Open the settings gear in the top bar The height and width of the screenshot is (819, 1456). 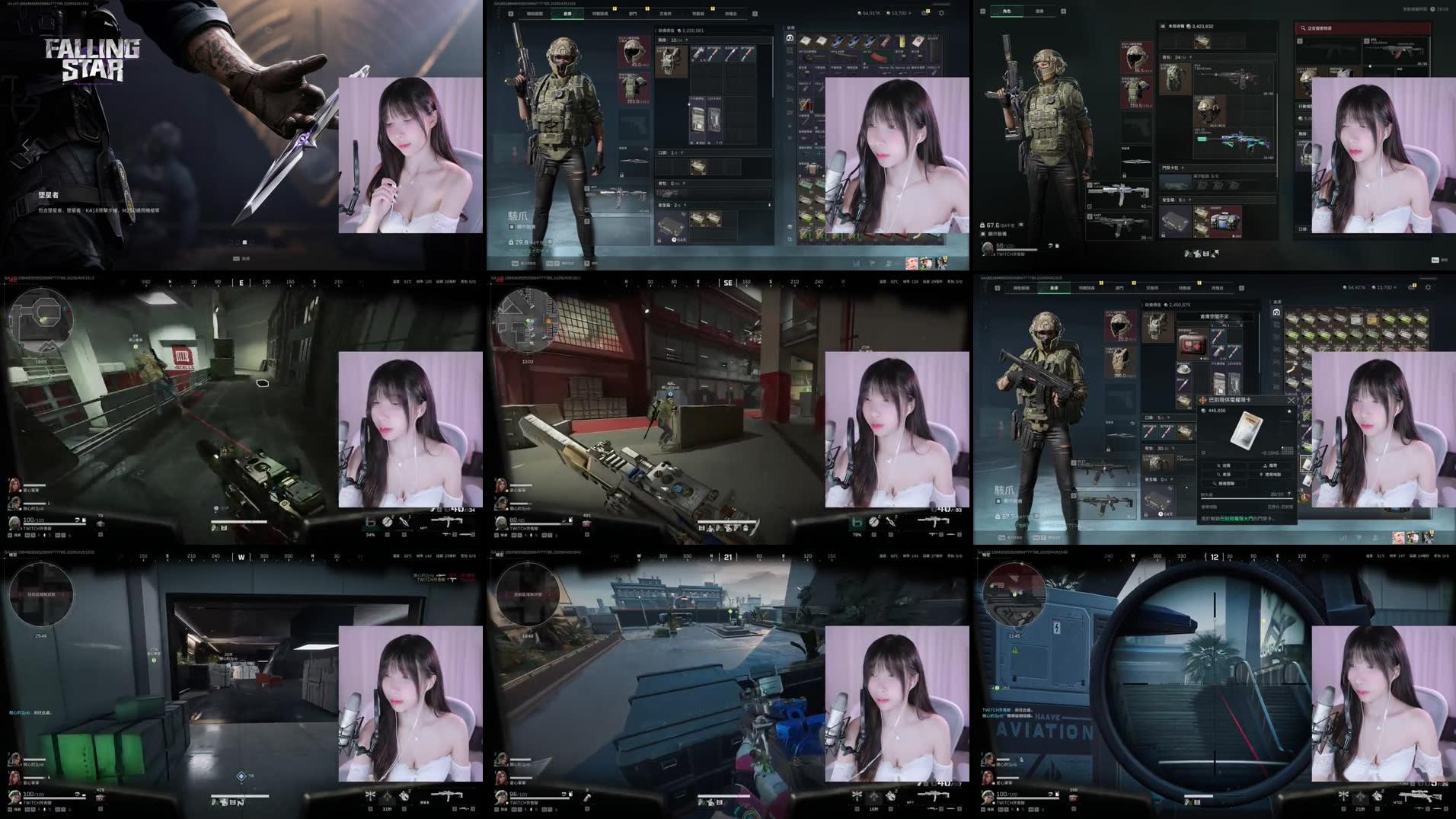[x=941, y=13]
